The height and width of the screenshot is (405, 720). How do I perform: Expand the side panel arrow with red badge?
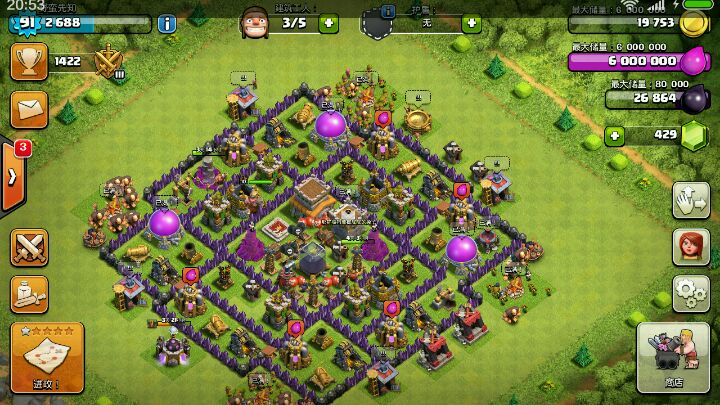(13, 176)
